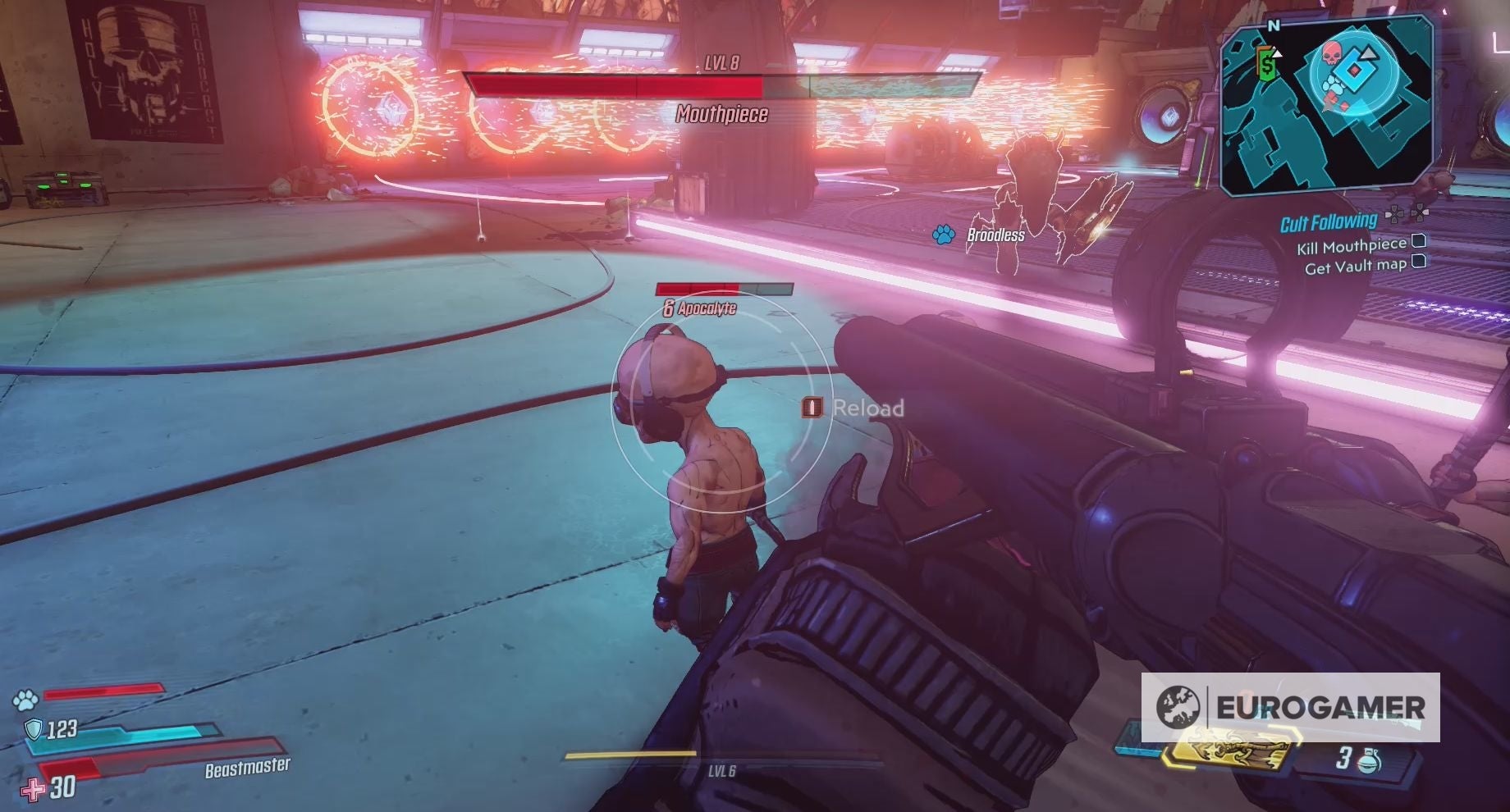Click the N compass marker on the minimap
The height and width of the screenshot is (812, 1510).
[x=1274, y=25]
